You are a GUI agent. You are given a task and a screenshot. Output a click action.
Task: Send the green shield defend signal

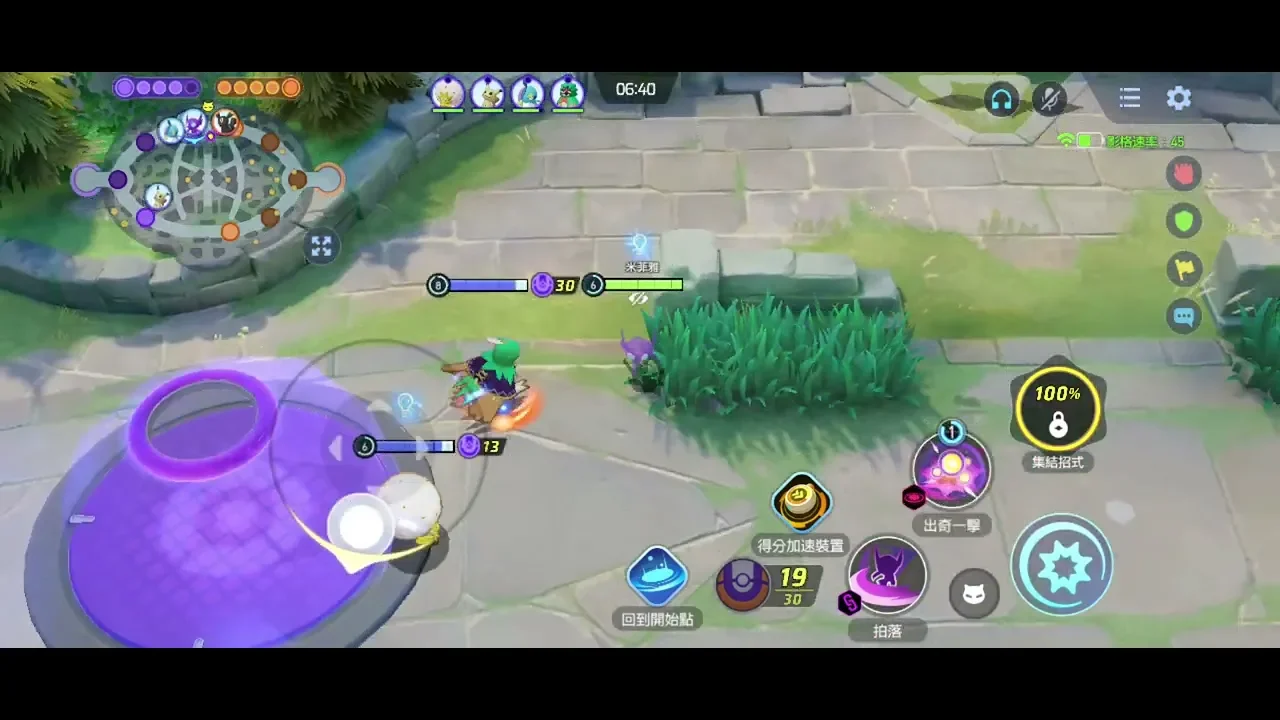[1184, 221]
